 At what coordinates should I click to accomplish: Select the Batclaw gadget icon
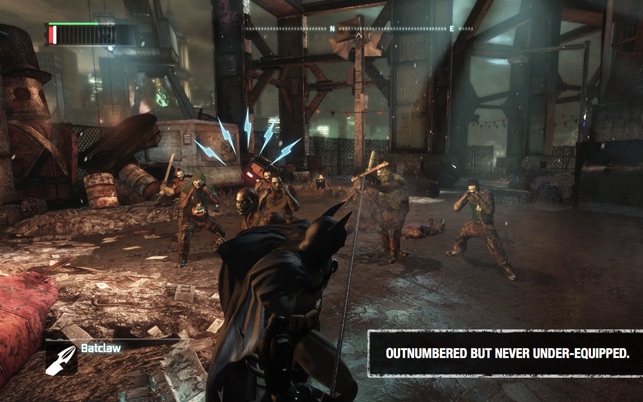point(60,359)
